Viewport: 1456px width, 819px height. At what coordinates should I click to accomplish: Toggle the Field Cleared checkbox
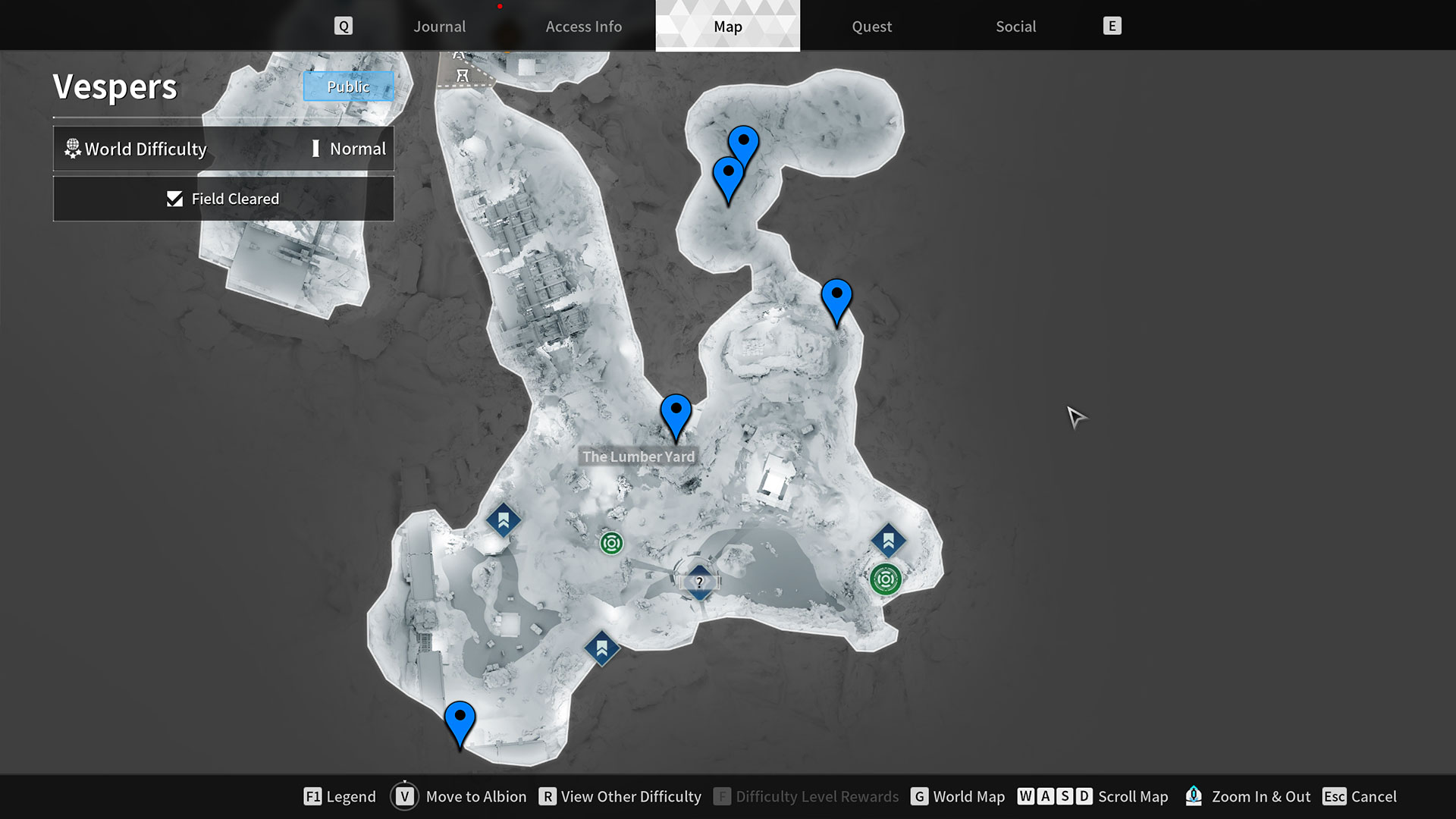[174, 199]
